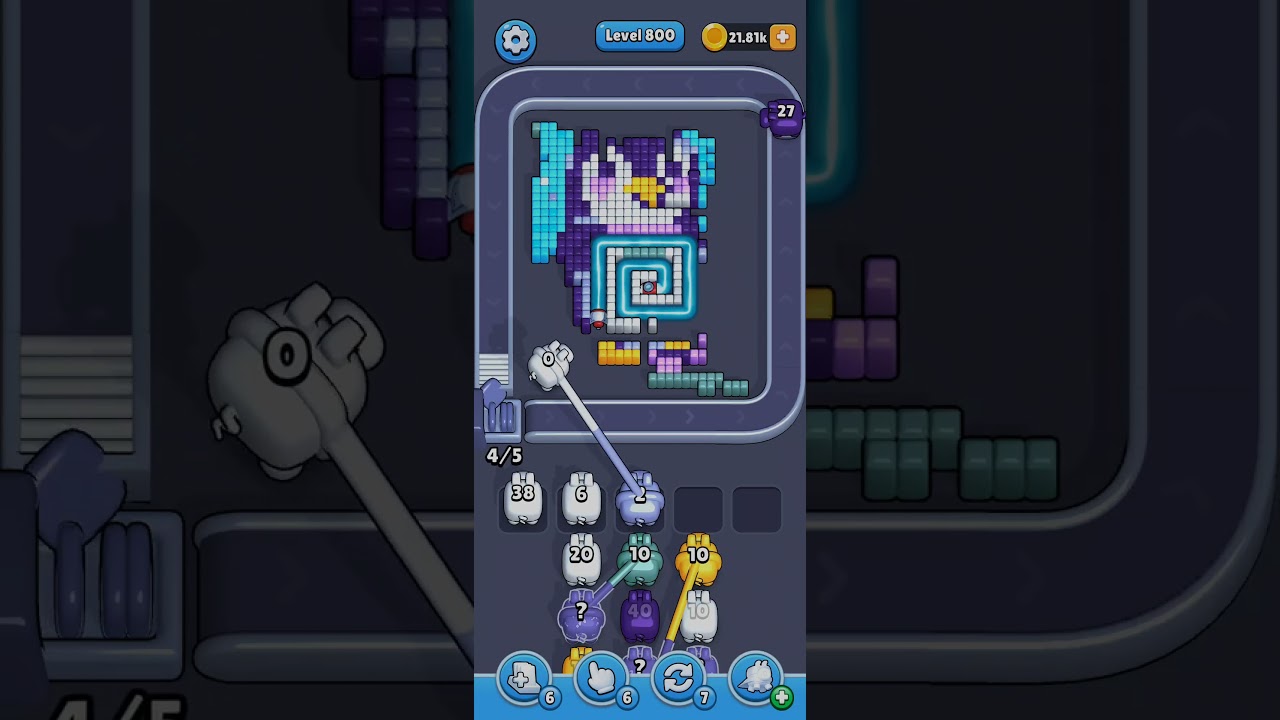This screenshot has width=1280, height=720.
Task: Open the Level 800 banner
Action: coord(639,36)
